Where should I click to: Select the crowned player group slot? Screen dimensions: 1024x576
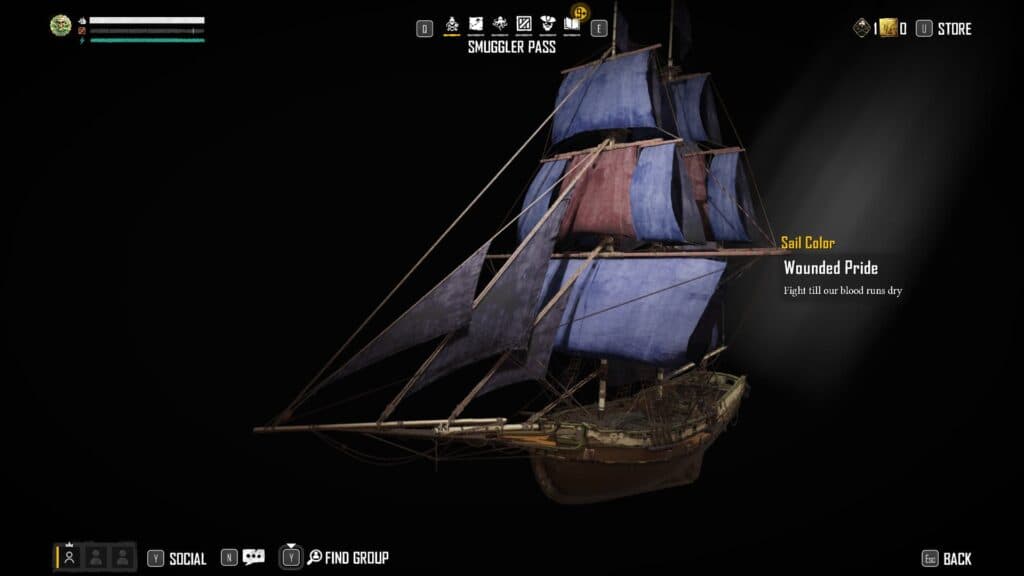coord(70,557)
